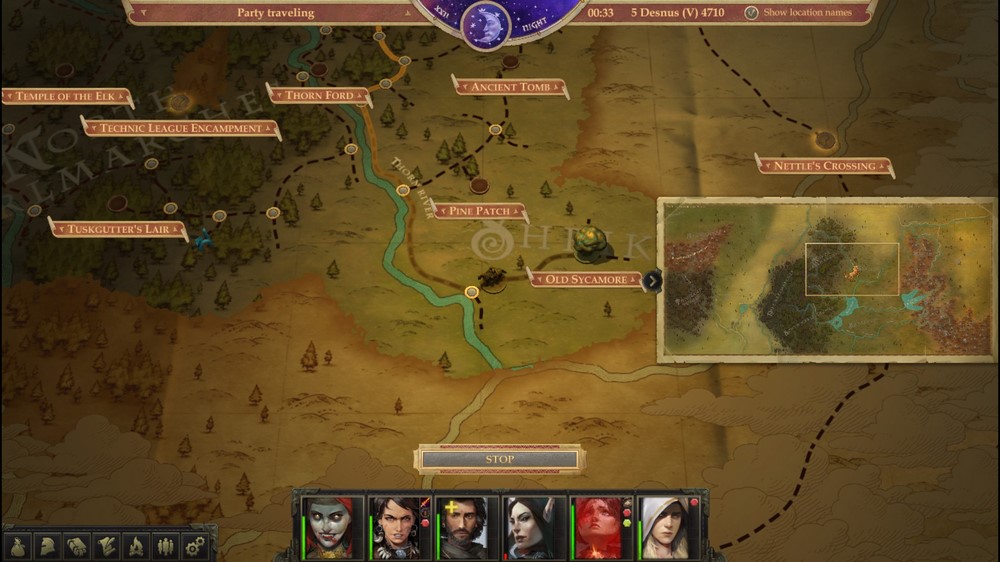Open the inventory bag icon
The height and width of the screenshot is (562, 1000).
click(x=18, y=546)
